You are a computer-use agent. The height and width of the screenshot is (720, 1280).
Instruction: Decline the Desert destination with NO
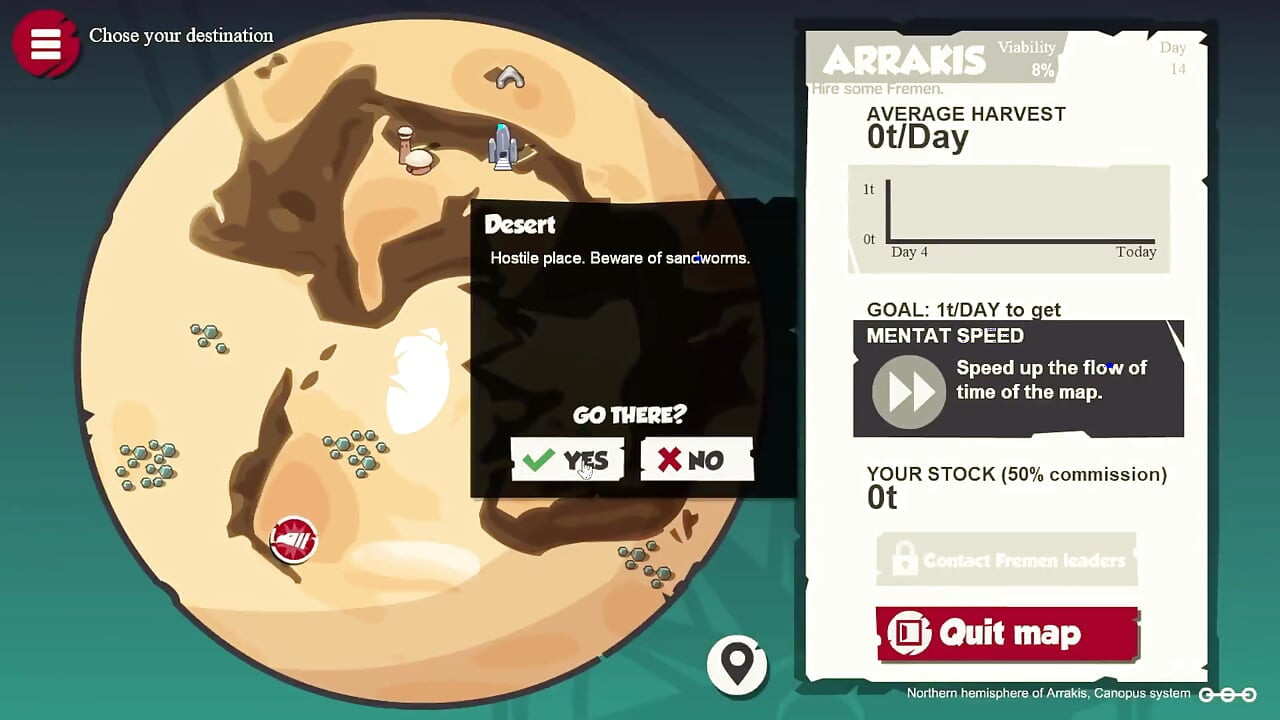click(x=696, y=459)
